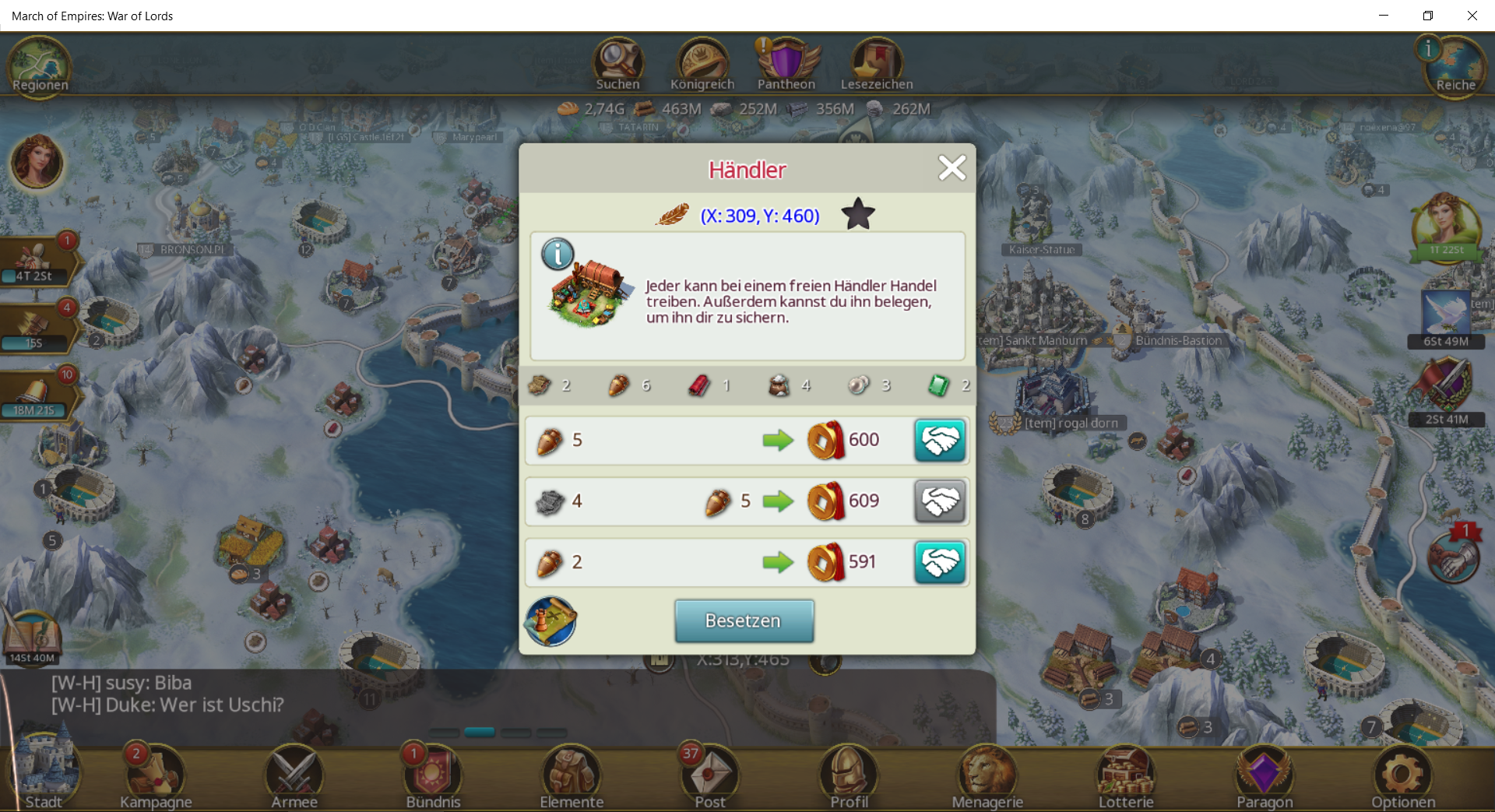The width and height of the screenshot is (1495, 812).
Task: Bookmark the merchant with the star icon
Action: (858, 214)
